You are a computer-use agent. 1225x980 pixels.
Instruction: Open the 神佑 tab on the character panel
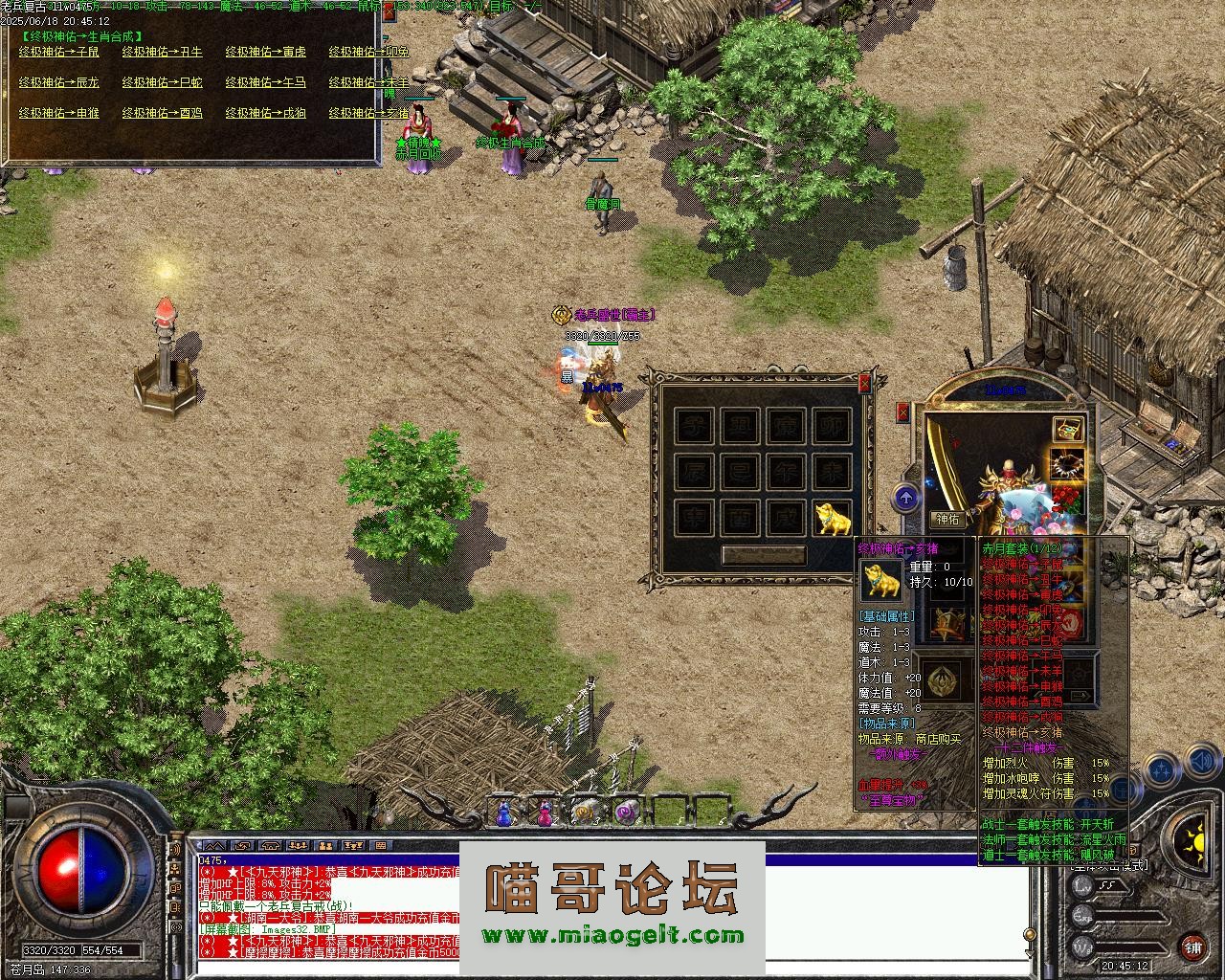click(947, 520)
